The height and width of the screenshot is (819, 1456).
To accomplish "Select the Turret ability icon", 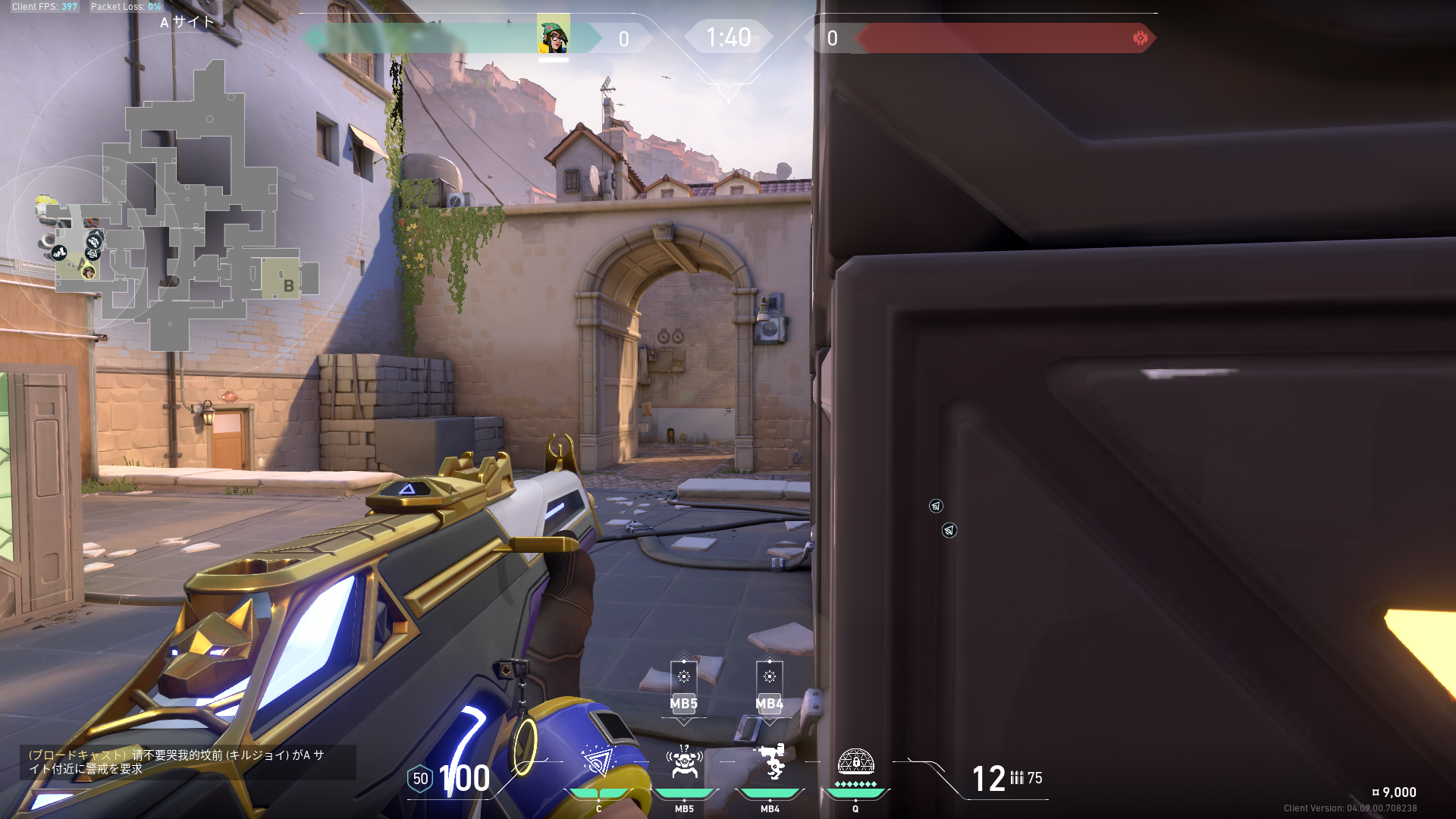I will coord(770,762).
